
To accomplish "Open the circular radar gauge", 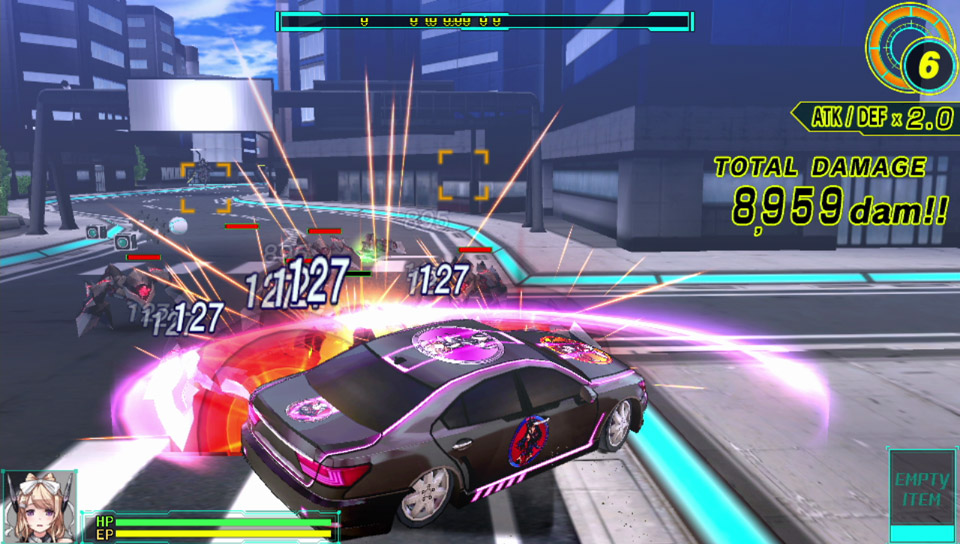I will click(908, 54).
